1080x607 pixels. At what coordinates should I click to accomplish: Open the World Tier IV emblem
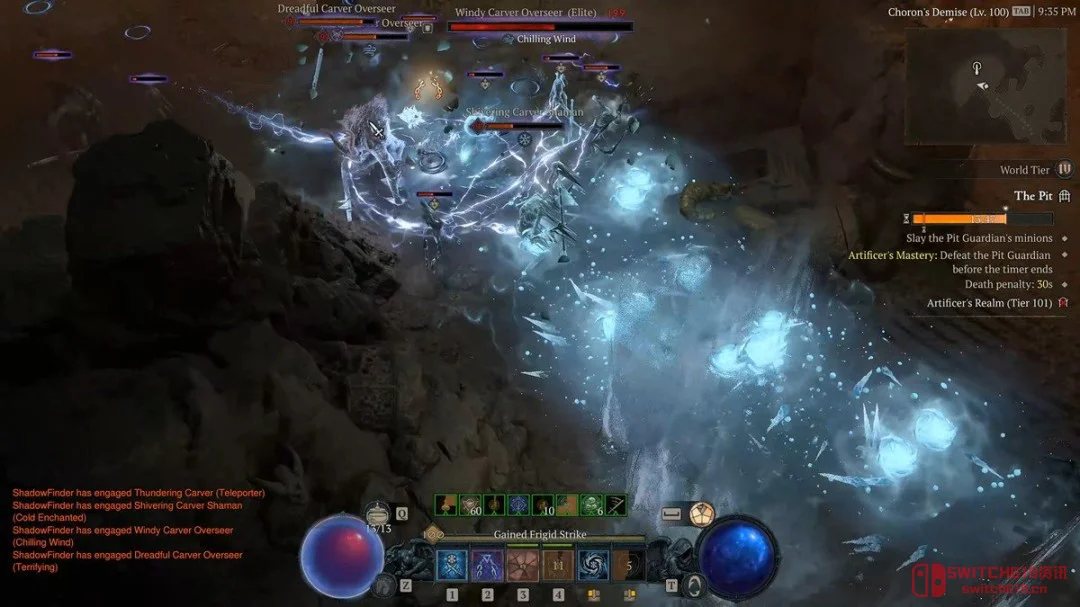(x=1065, y=169)
